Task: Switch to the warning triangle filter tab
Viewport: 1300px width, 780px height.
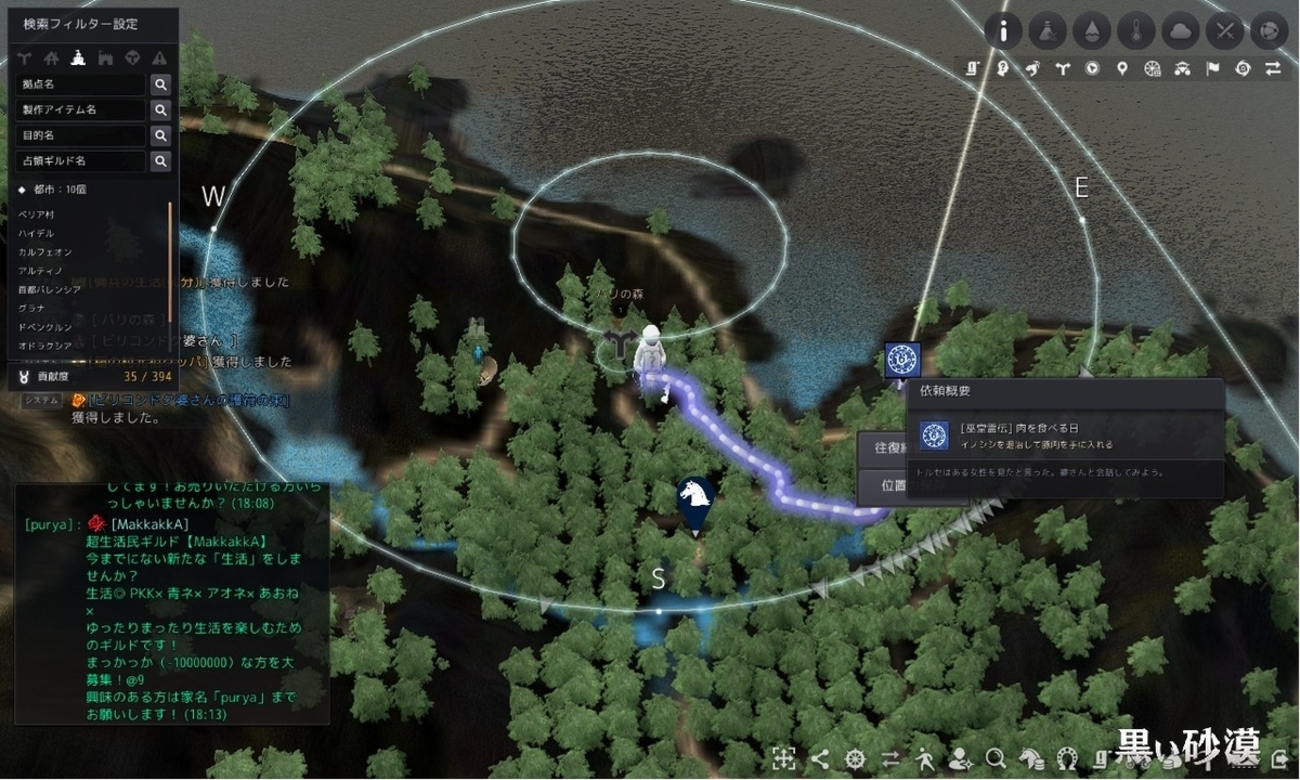Action: (x=158, y=58)
